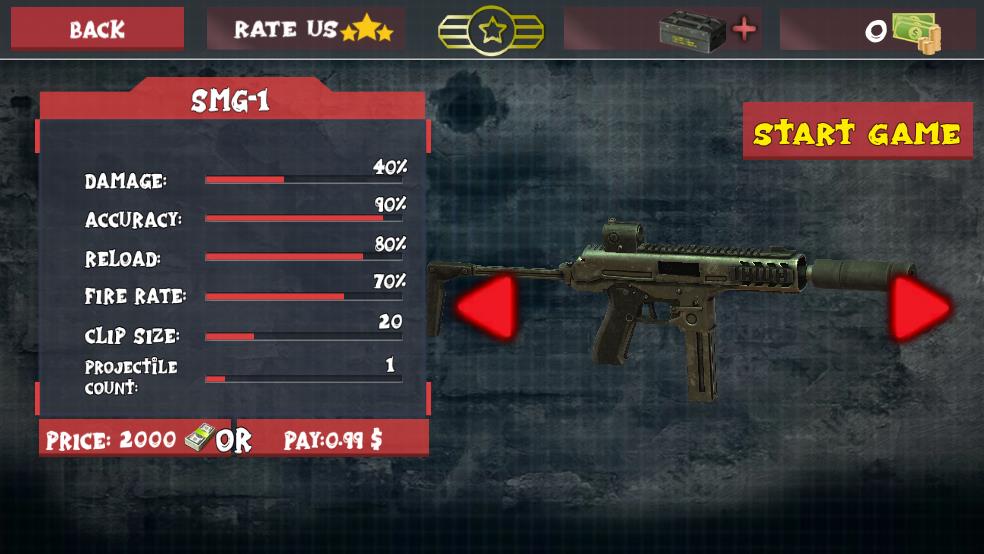Show the previous weapon with left arrow
The image size is (984, 554).
point(487,306)
